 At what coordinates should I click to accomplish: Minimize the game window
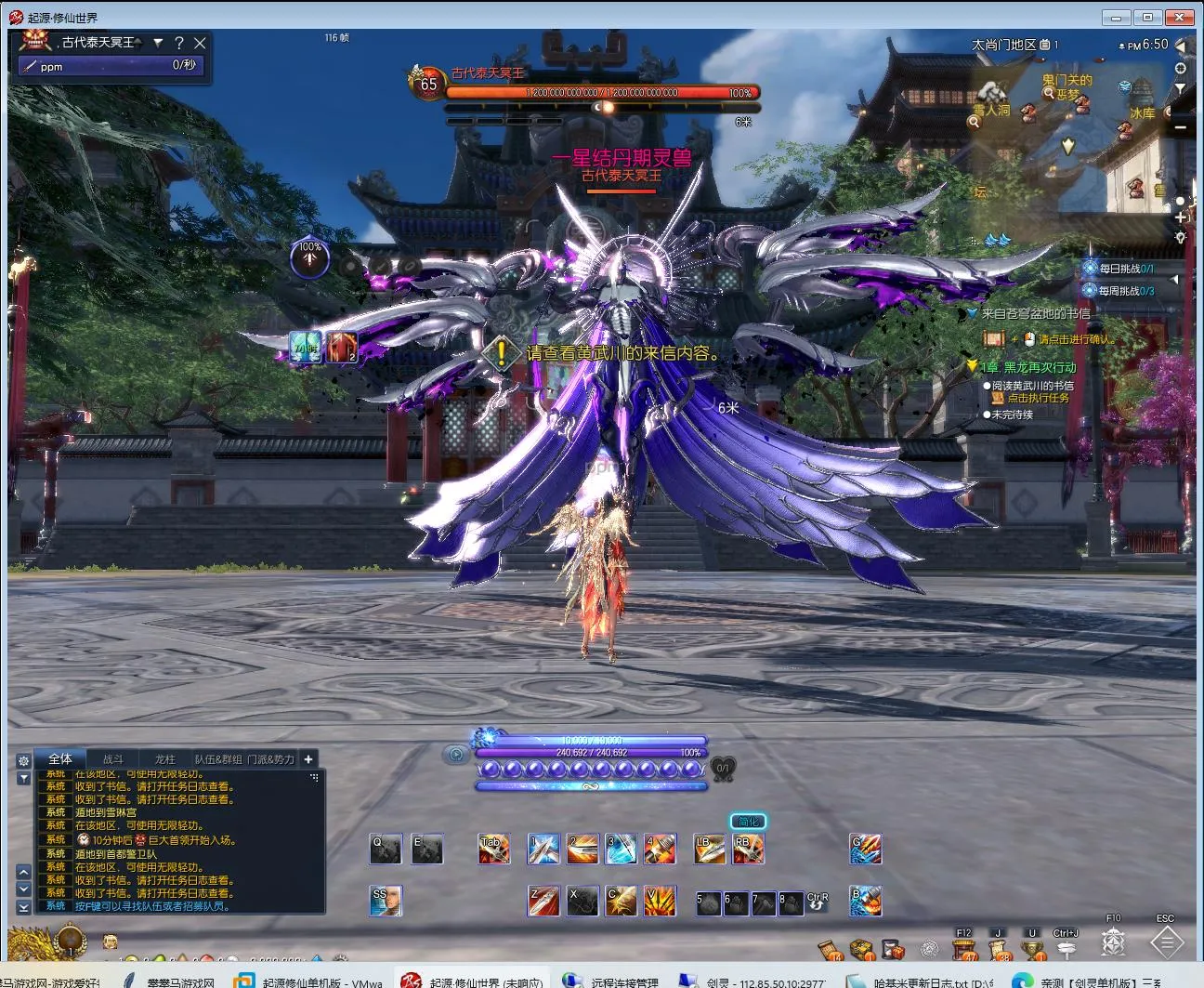1116,17
